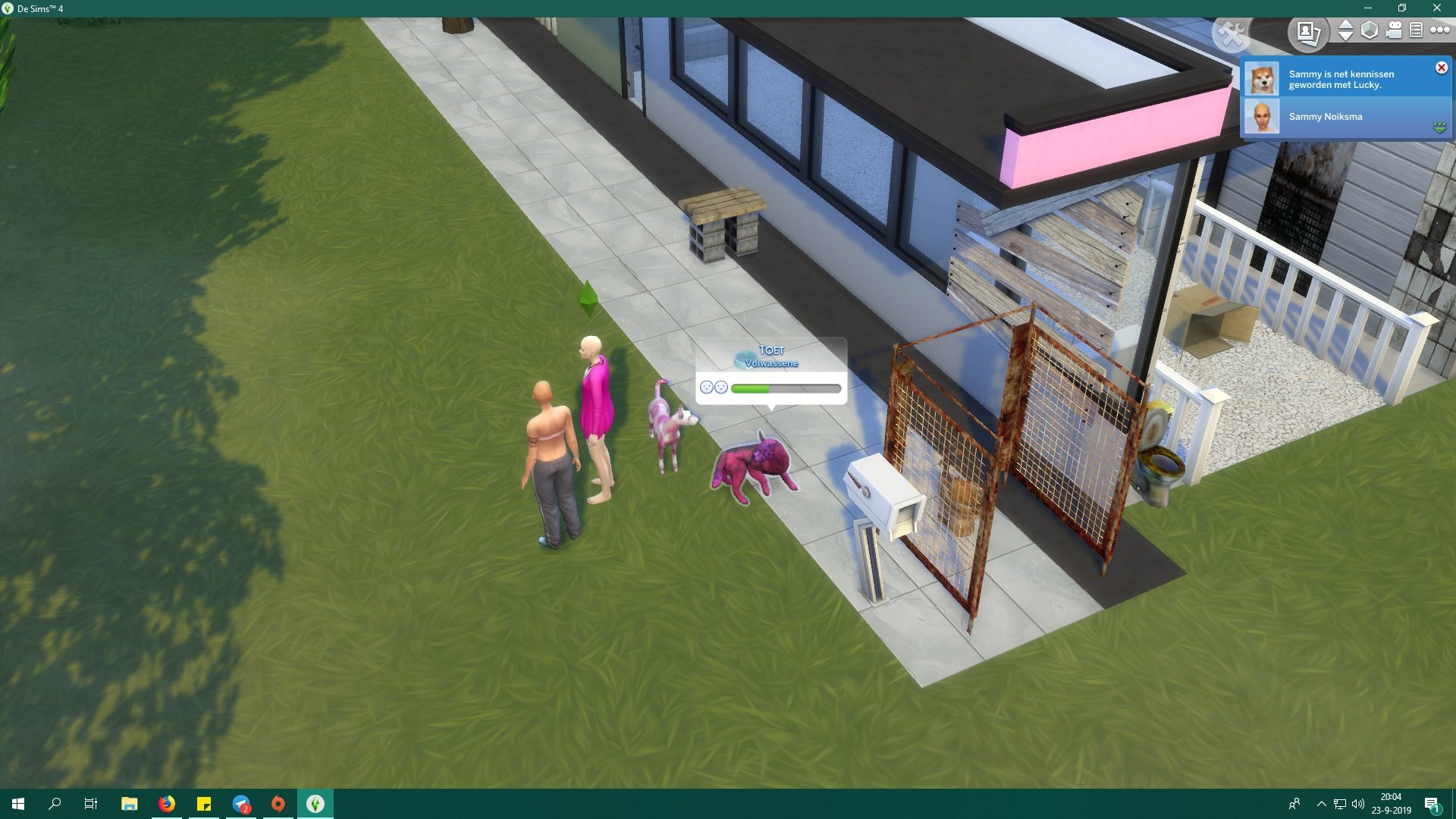The height and width of the screenshot is (819, 1456).
Task: Select the camera/screenshot capture icon
Action: tap(1308, 33)
